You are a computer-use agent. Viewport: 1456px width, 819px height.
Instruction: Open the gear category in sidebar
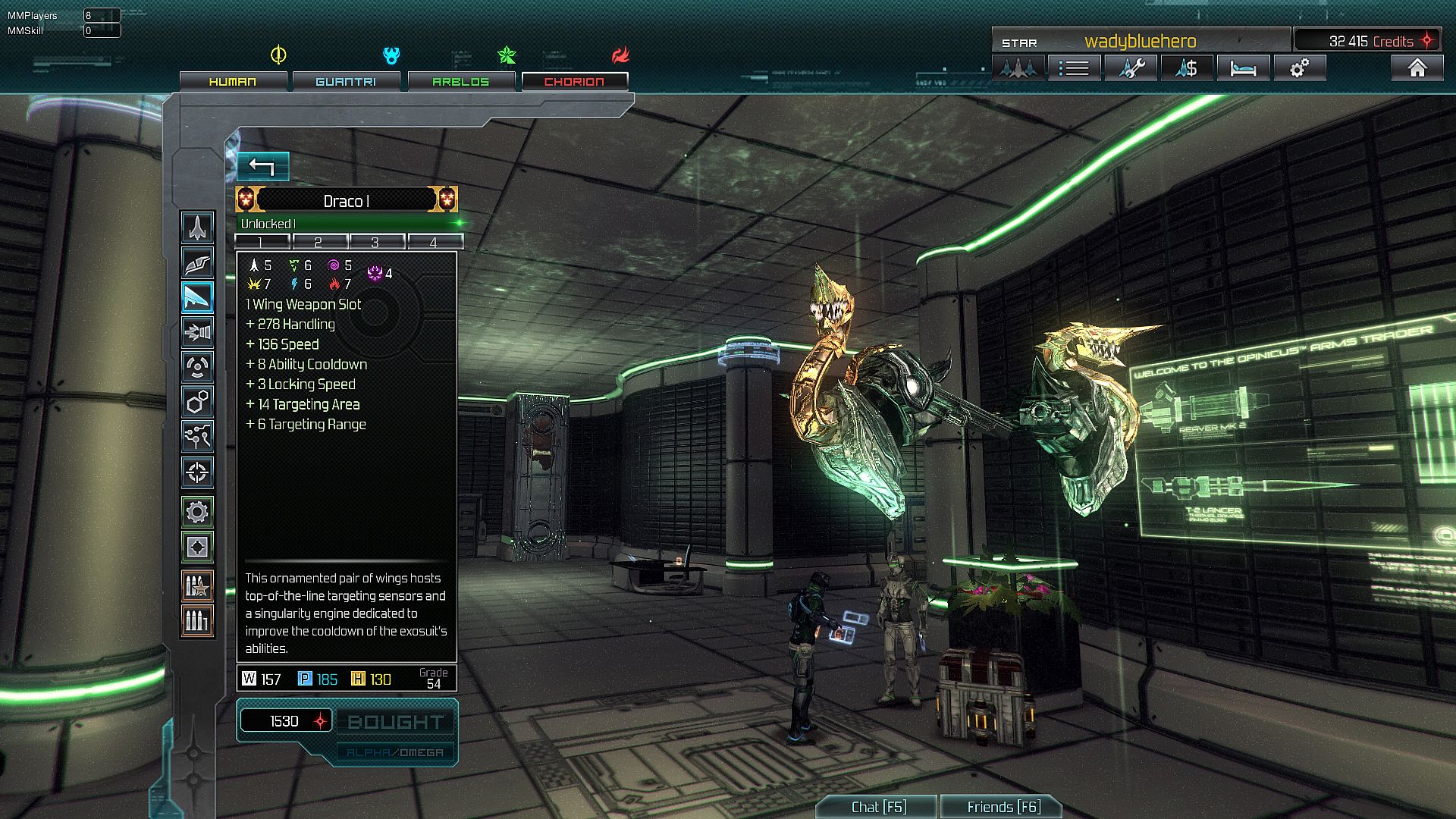click(197, 512)
